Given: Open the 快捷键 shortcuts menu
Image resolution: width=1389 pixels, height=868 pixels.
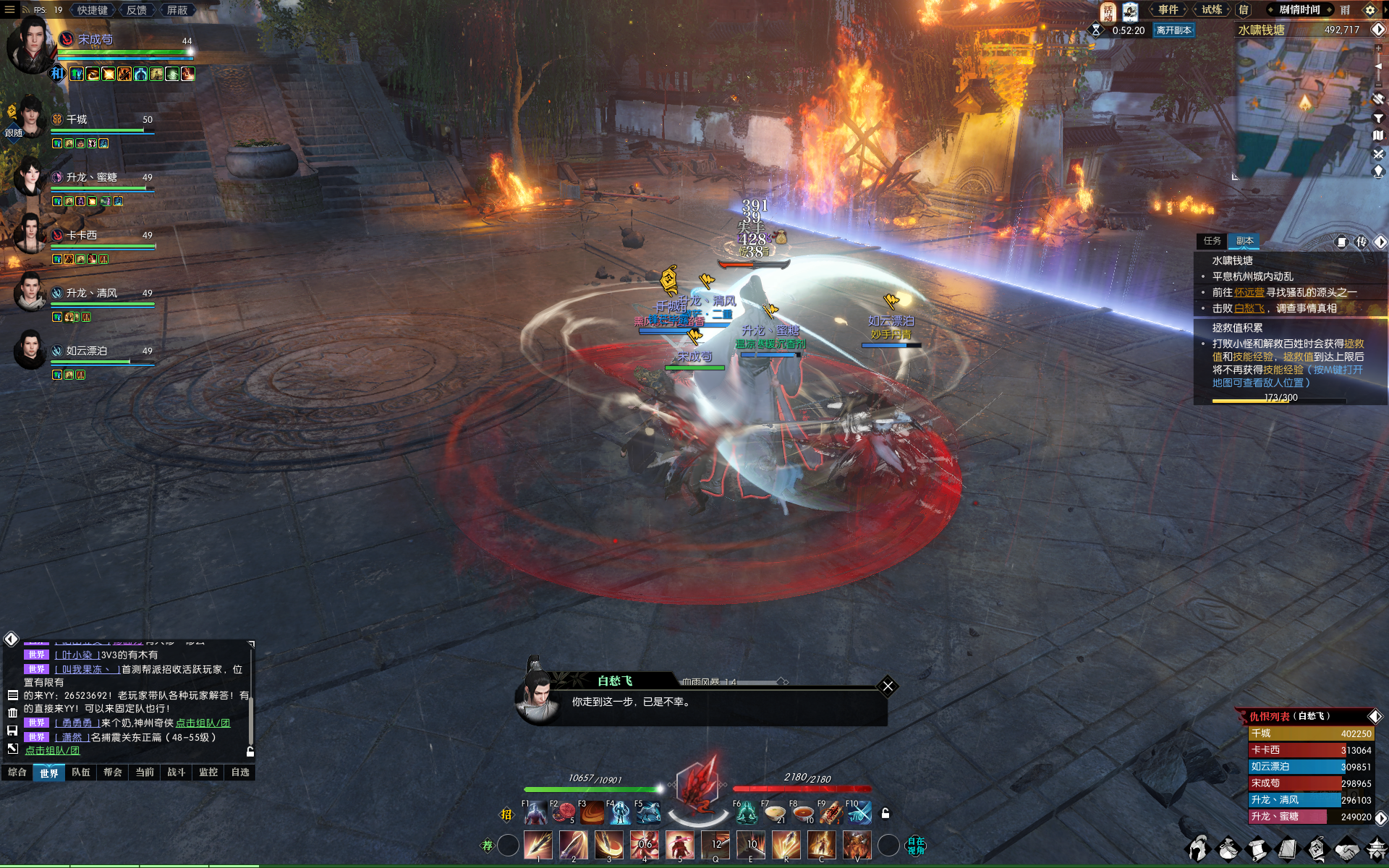Looking at the screenshot, I should click(x=92, y=10).
